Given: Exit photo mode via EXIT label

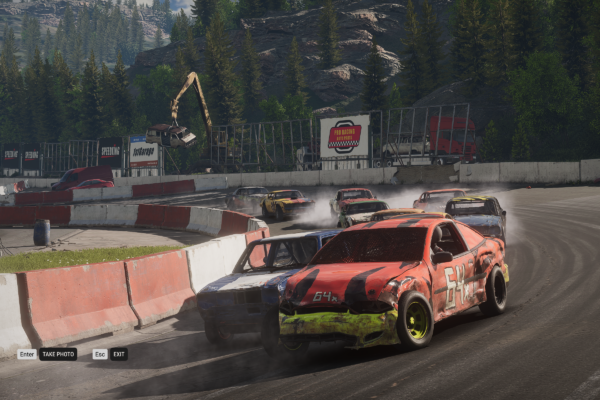Looking at the screenshot, I should click(118, 354).
